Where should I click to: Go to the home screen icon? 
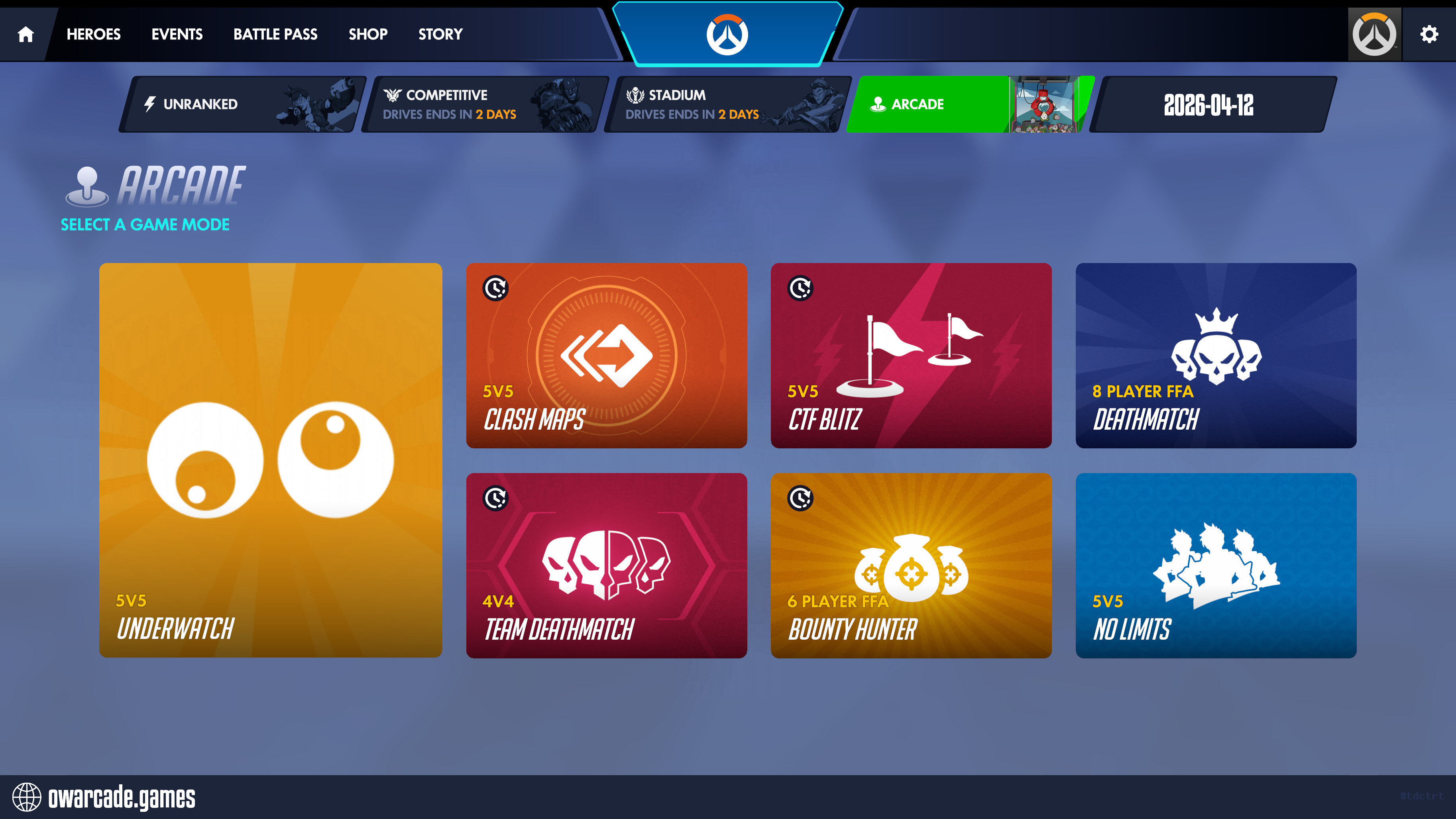26,35
